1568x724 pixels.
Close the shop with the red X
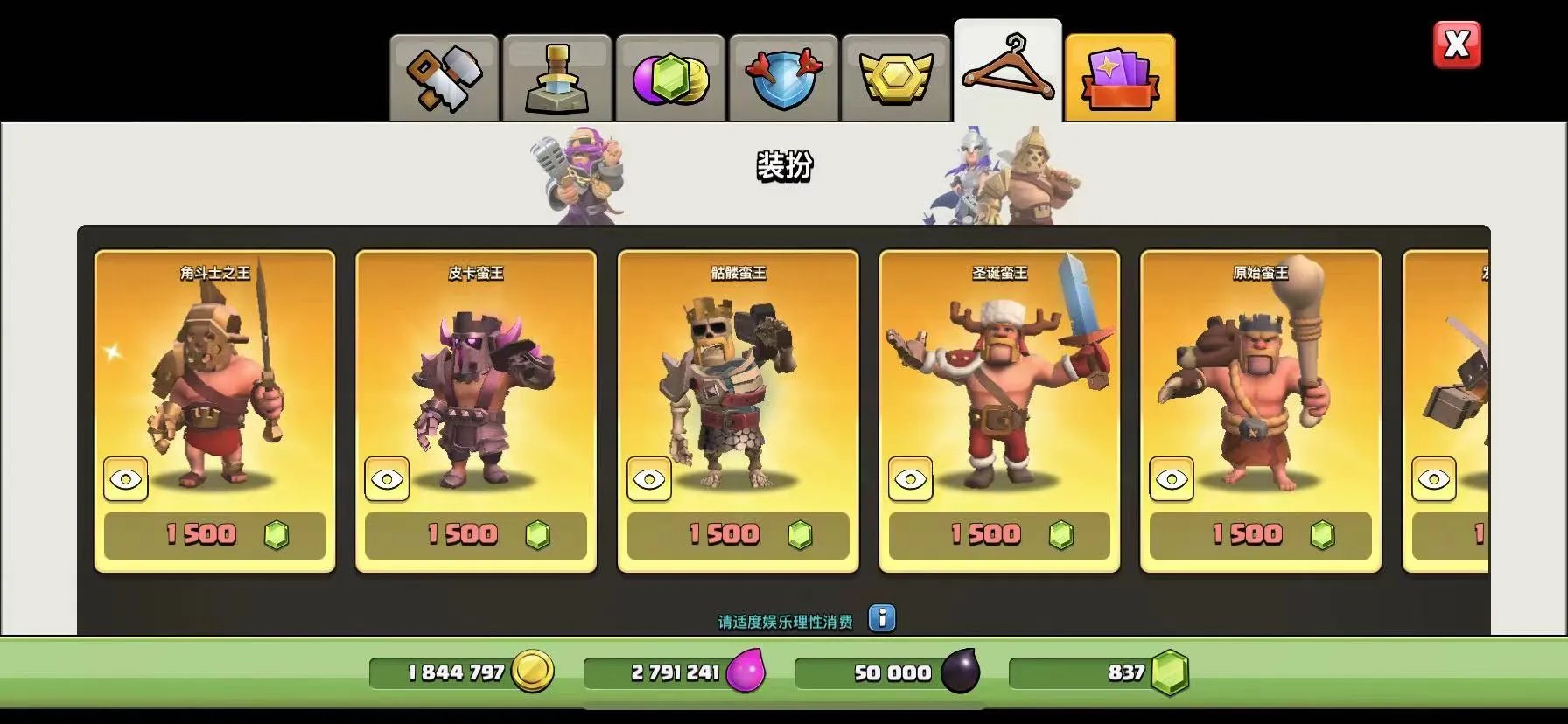[x=1457, y=45]
